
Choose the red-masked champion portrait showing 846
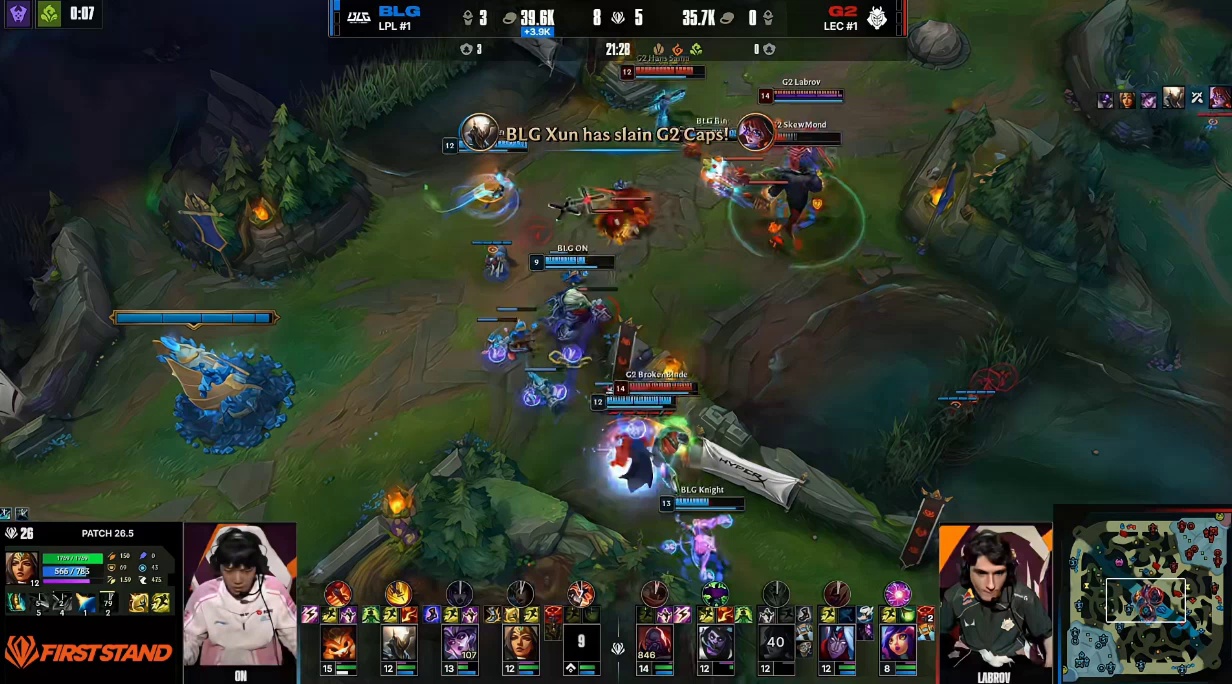pos(655,642)
